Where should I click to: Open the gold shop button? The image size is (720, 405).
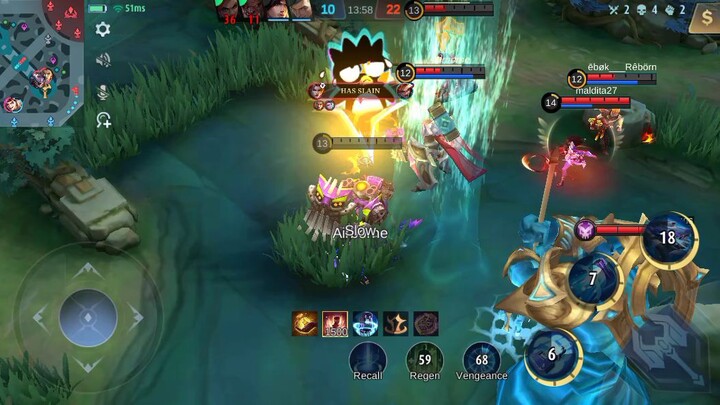[x=704, y=18]
